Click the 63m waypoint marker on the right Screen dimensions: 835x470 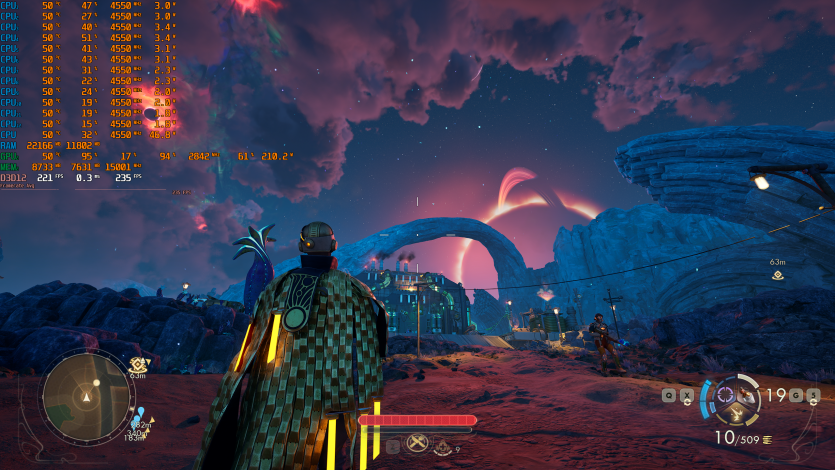tap(776, 276)
